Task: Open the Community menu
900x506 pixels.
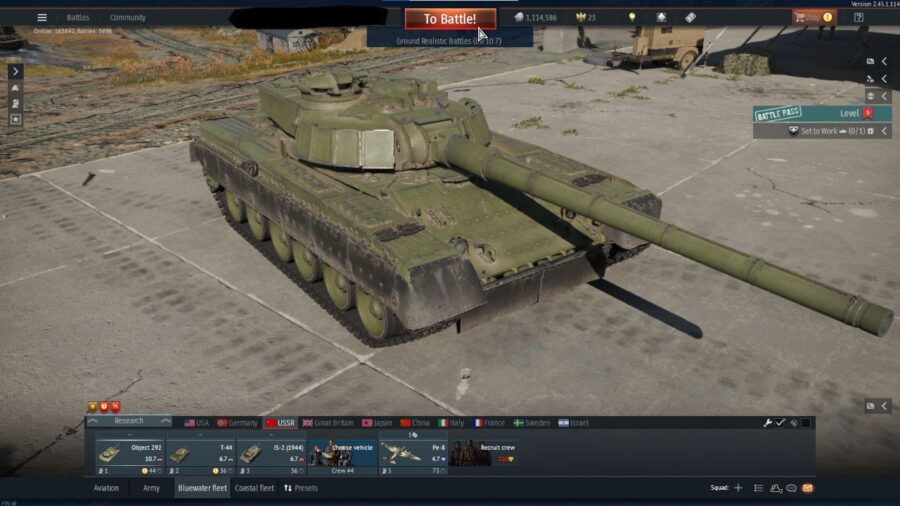Action: (128, 17)
